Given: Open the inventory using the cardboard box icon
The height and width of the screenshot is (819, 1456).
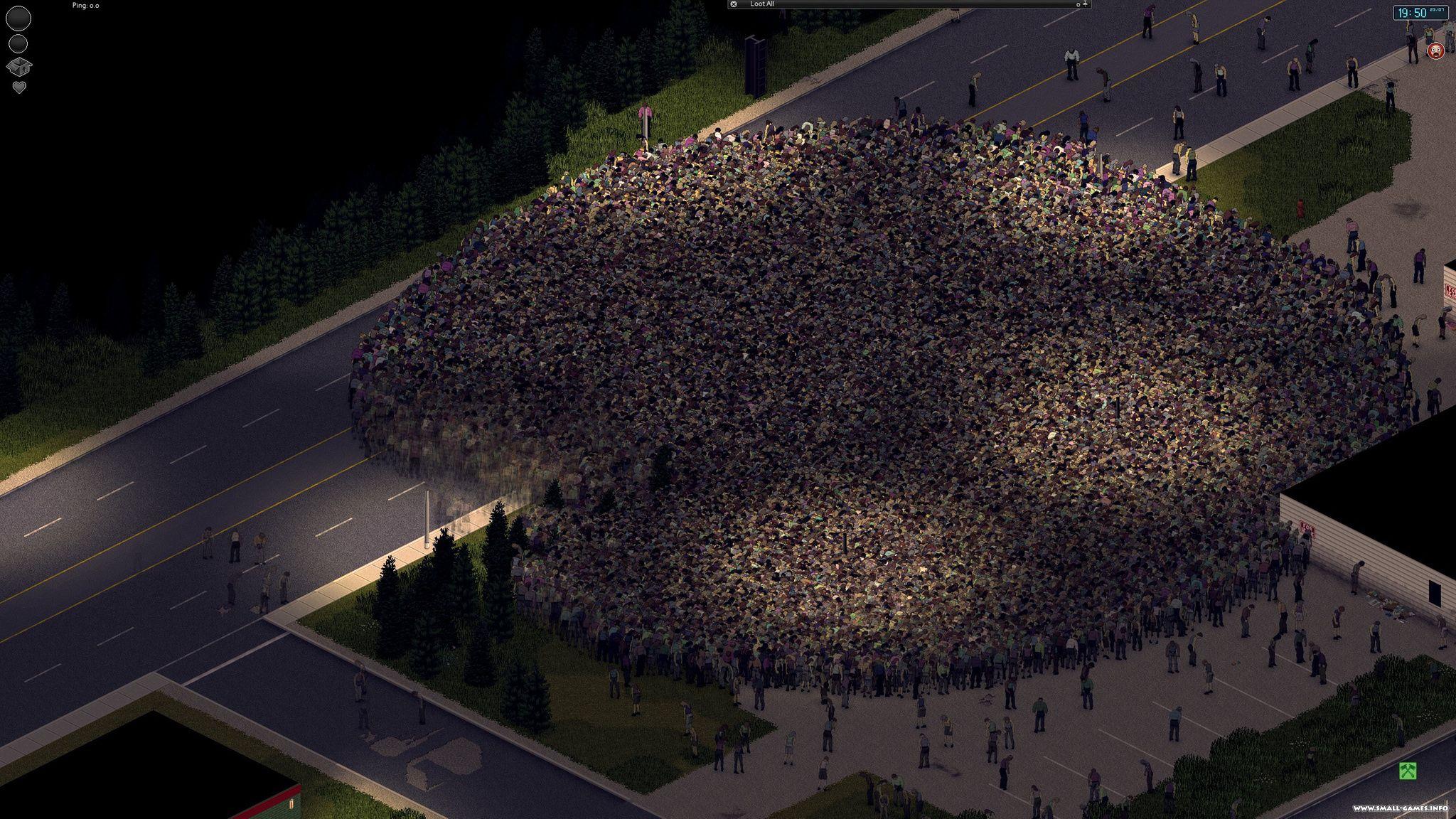Looking at the screenshot, I should 19,67.
